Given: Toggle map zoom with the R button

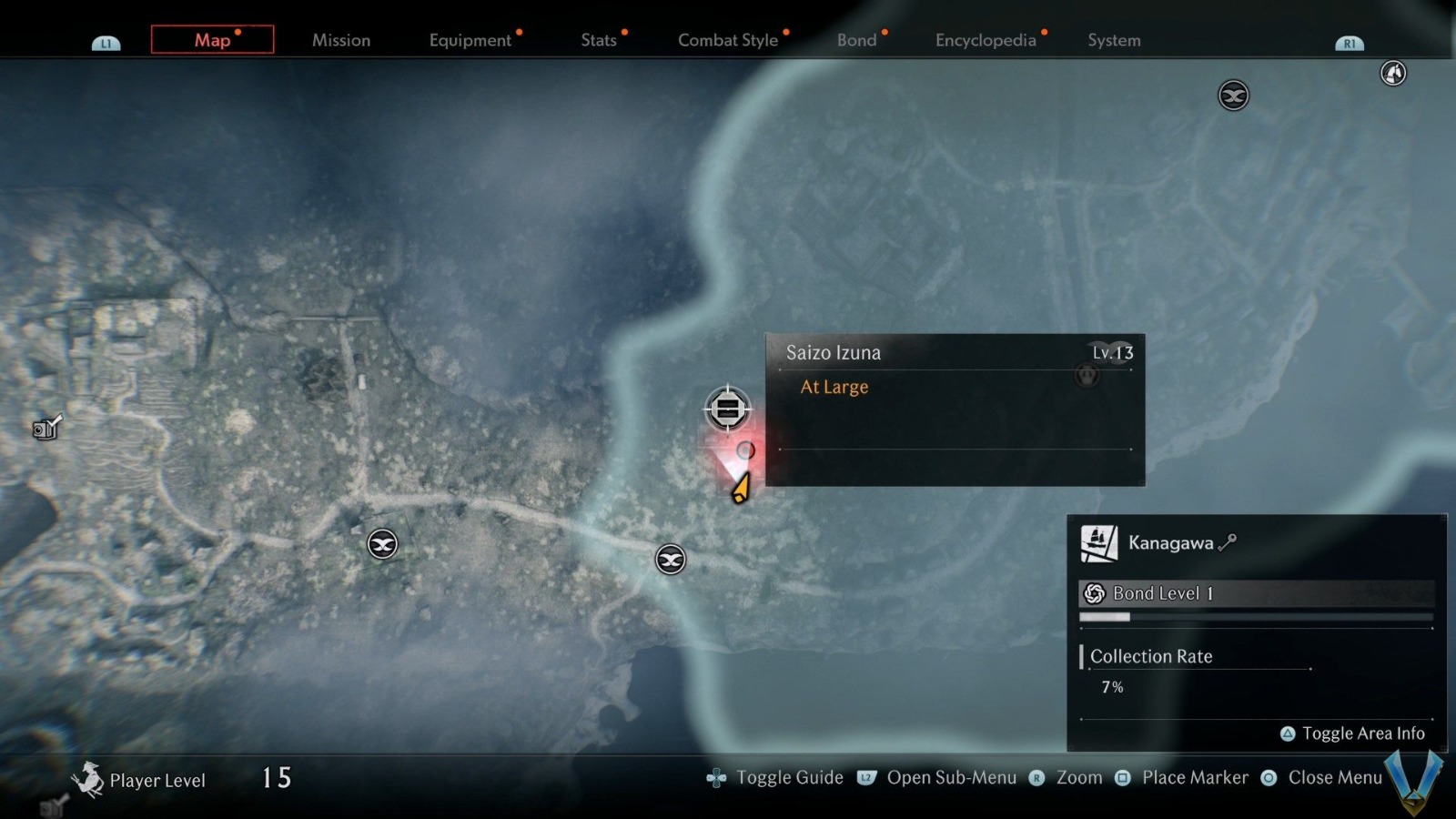Looking at the screenshot, I should click(x=1036, y=779).
